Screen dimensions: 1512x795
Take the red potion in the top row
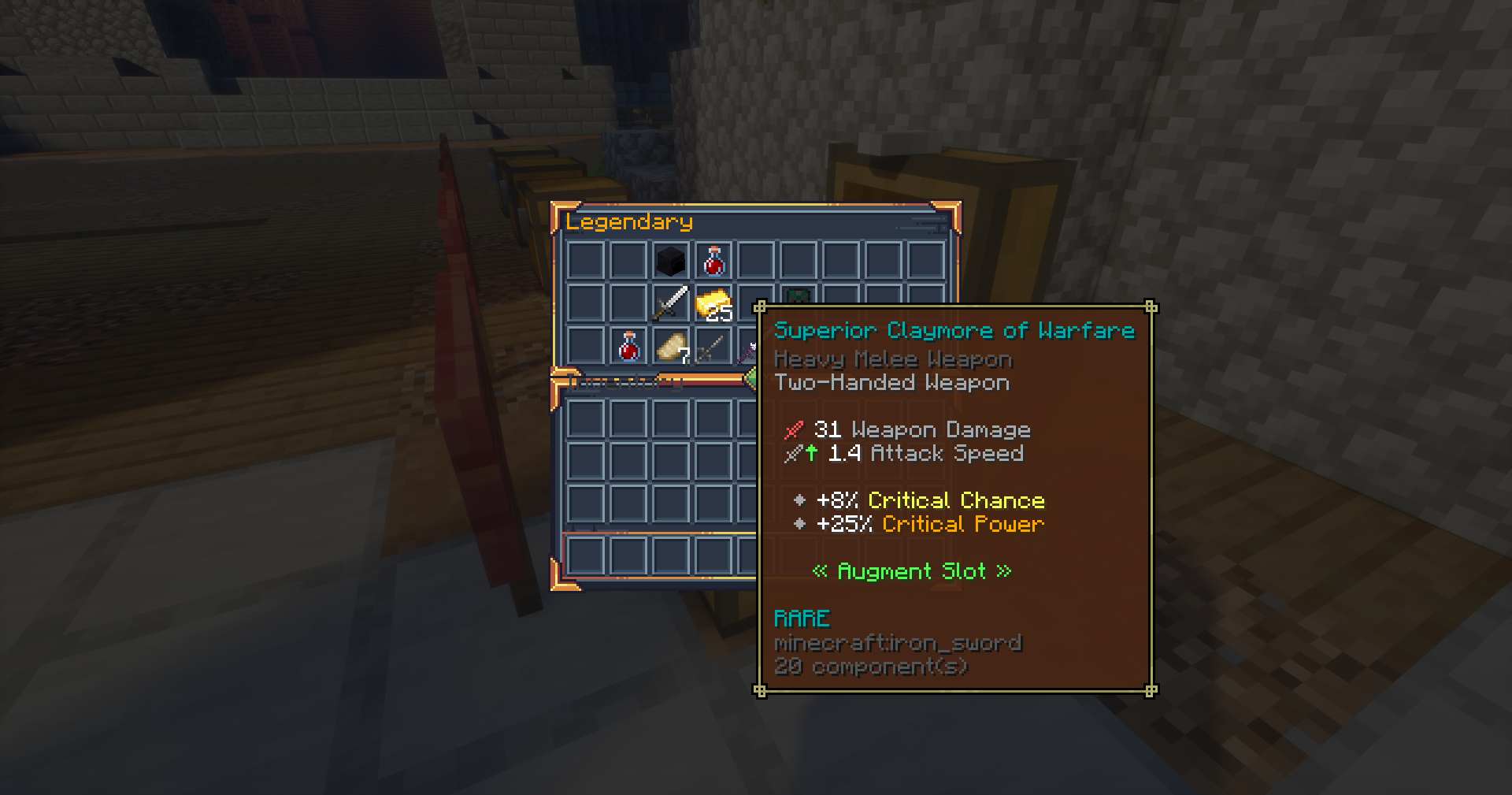click(x=713, y=260)
